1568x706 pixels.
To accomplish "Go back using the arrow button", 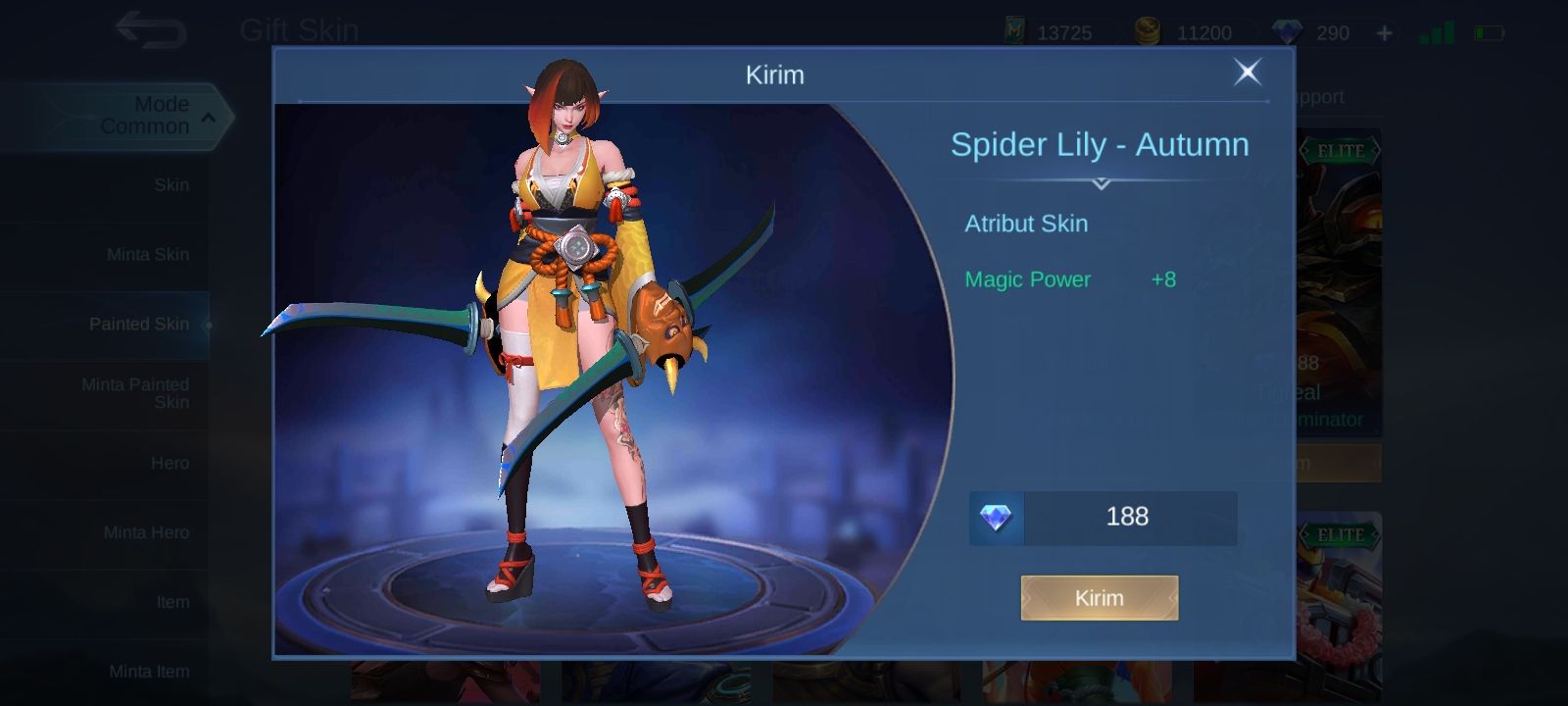I will [x=150, y=30].
